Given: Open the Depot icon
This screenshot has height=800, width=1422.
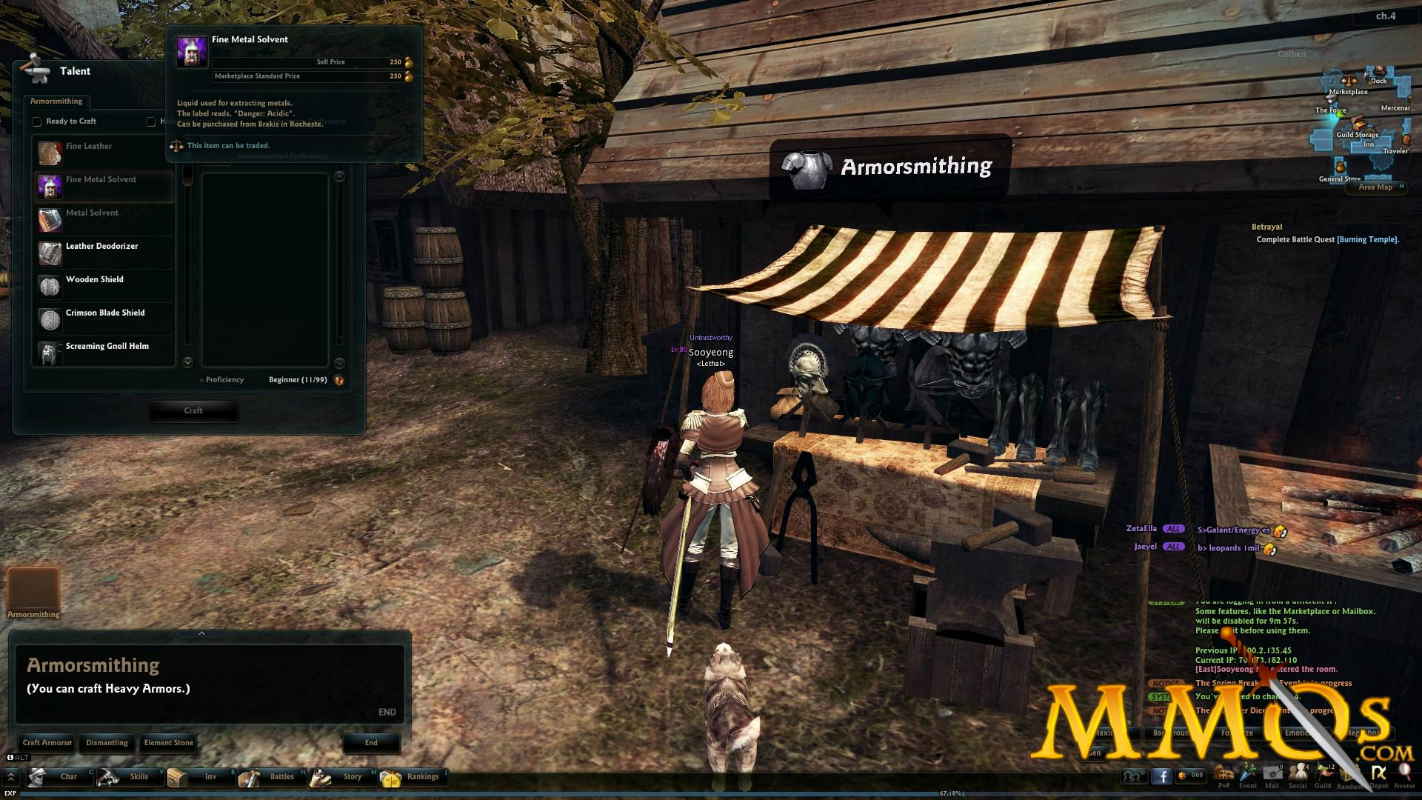Looking at the screenshot, I should (1378, 772).
